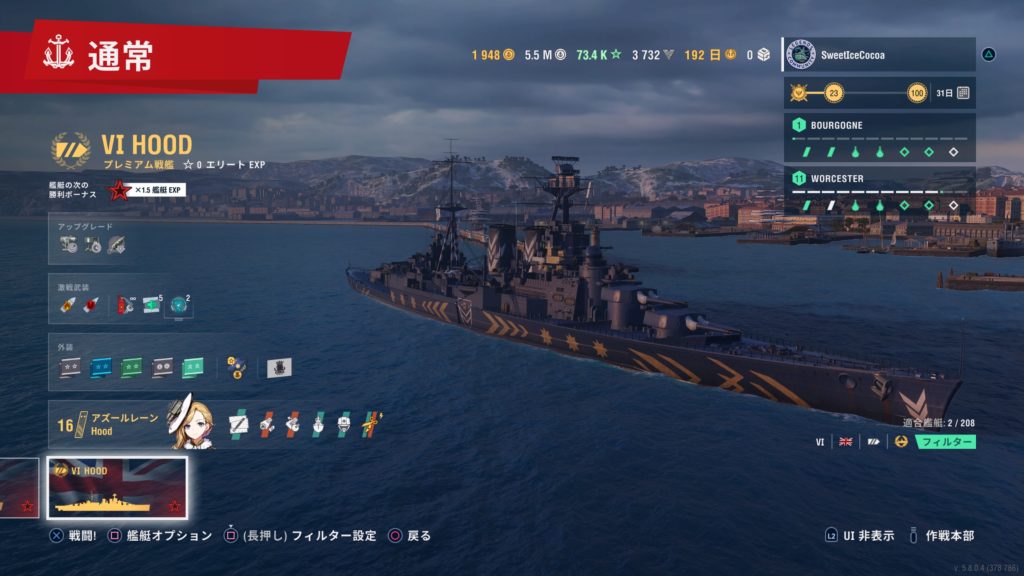The height and width of the screenshot is (576, 1024).
Task: Open the white ship flag slot
Action: 279,368
